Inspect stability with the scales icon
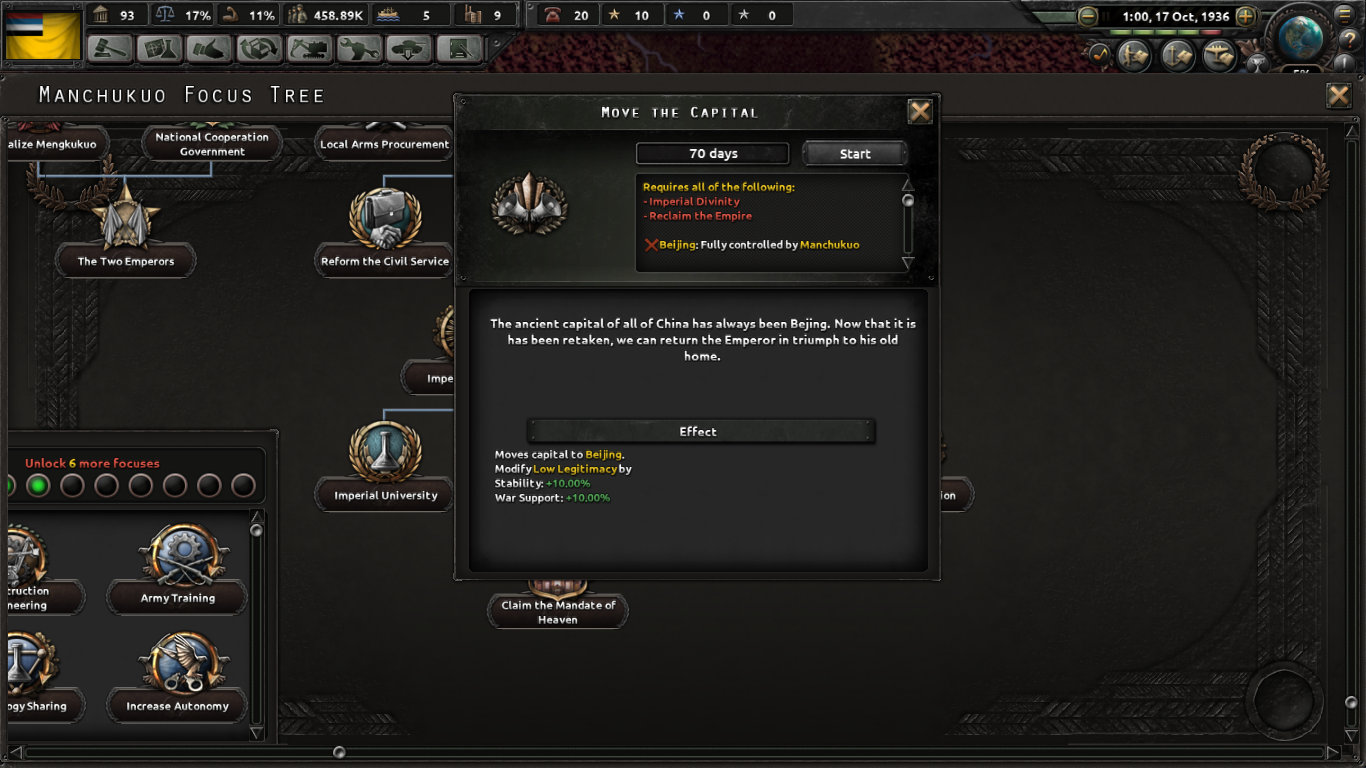1366x768 pixels. click(x=165, y=14)
